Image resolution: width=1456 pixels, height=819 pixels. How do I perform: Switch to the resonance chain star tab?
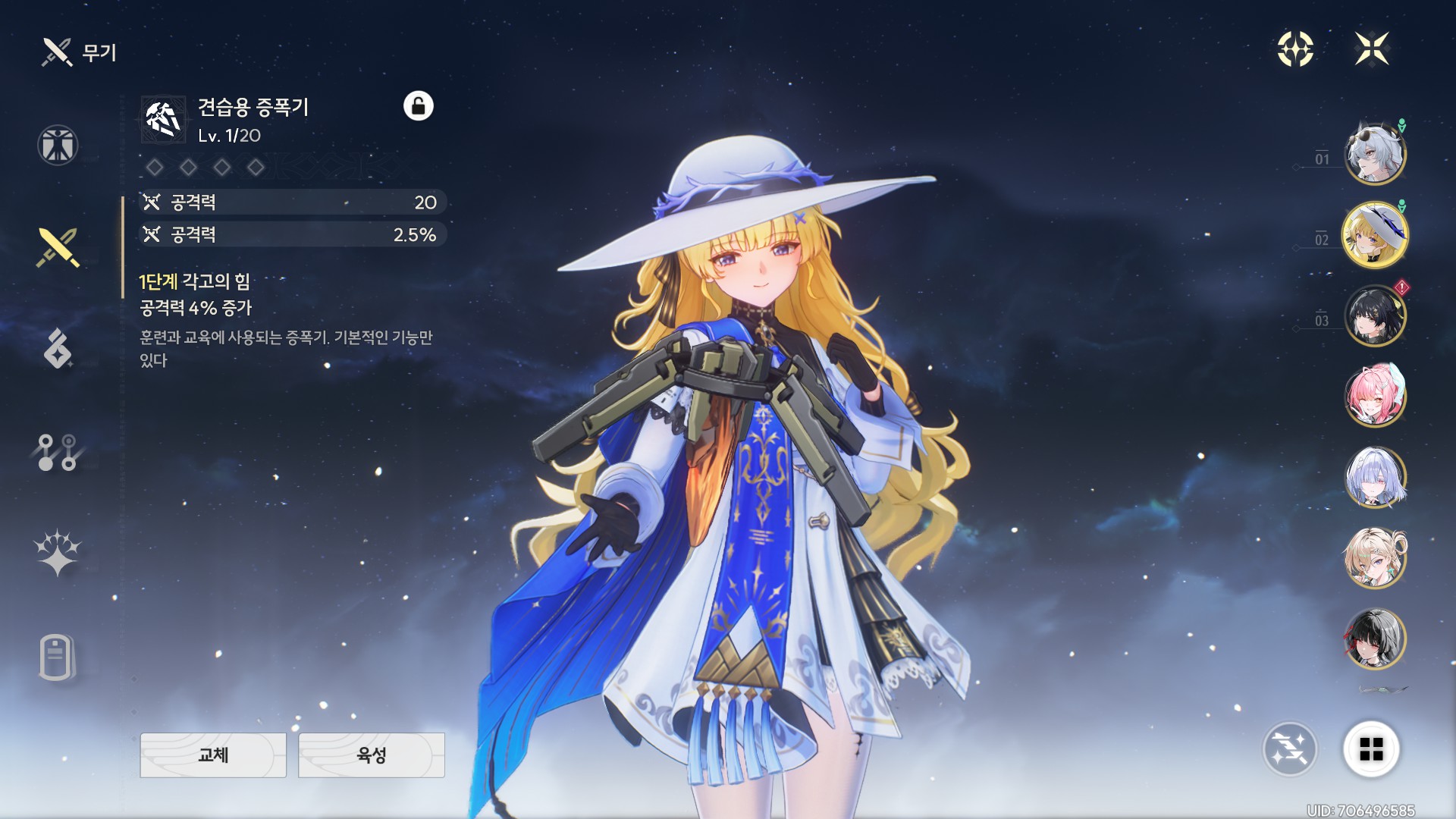click(58, 552)
